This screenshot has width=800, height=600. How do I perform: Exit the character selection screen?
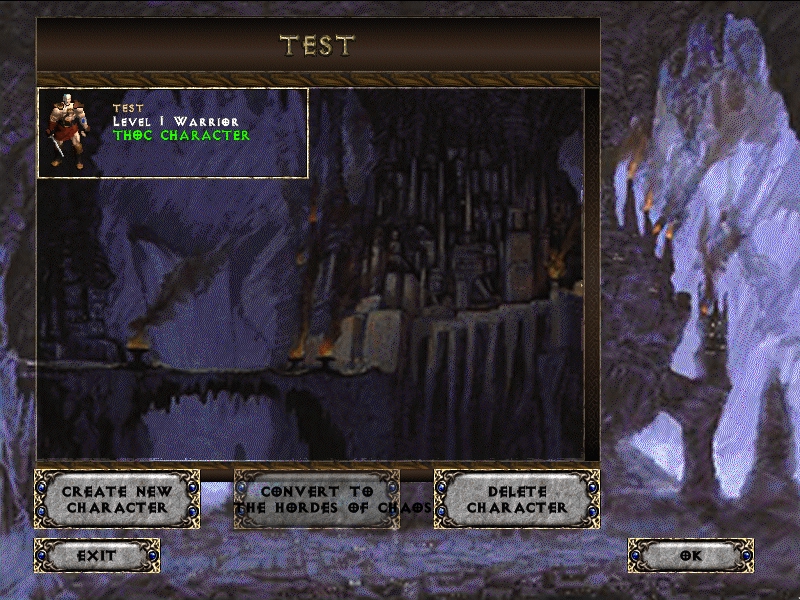coord(97,555)
